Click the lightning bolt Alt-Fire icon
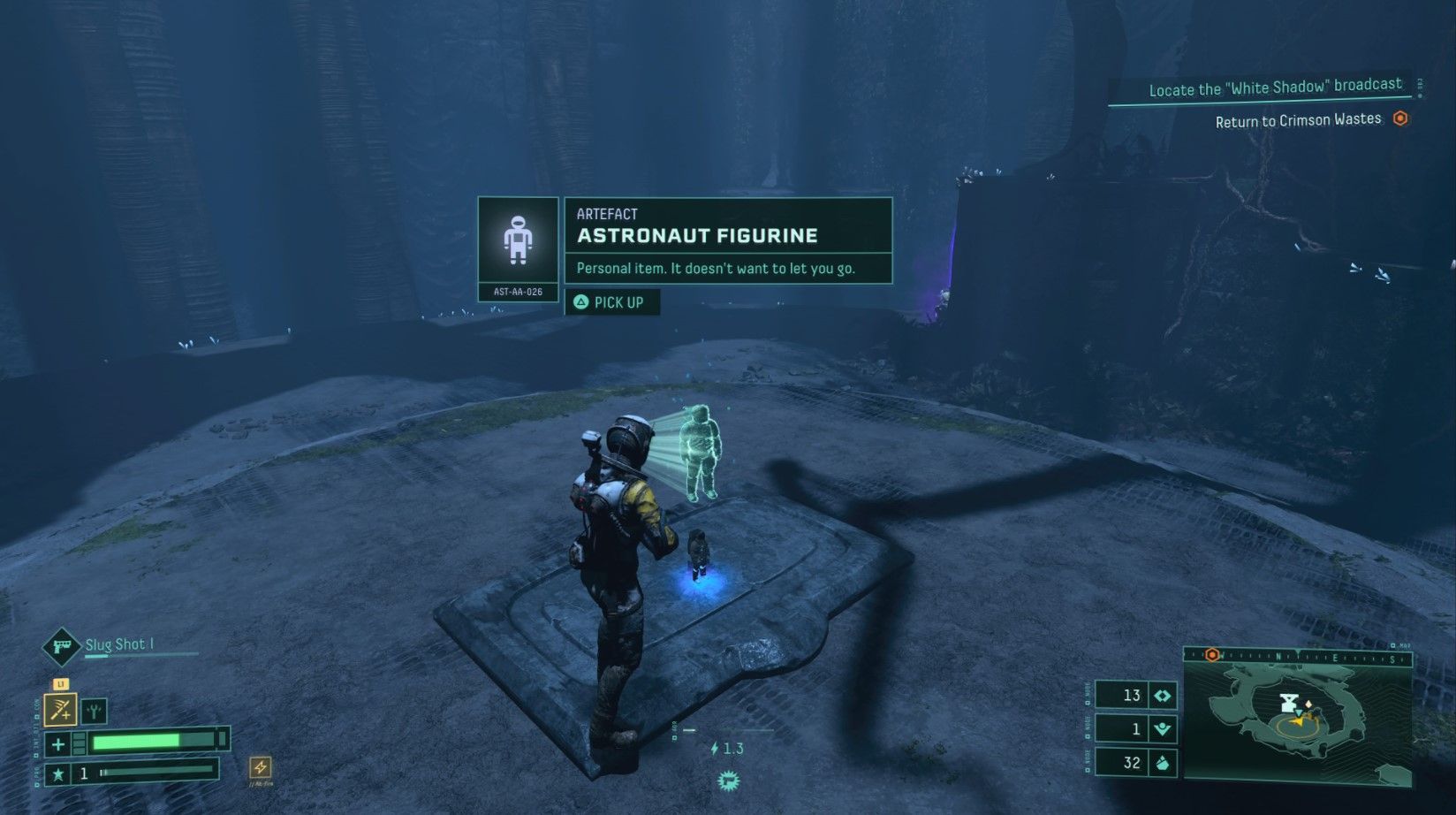Screen dimensions: 1456x815 pyautogui.click(x=260, y=766)
